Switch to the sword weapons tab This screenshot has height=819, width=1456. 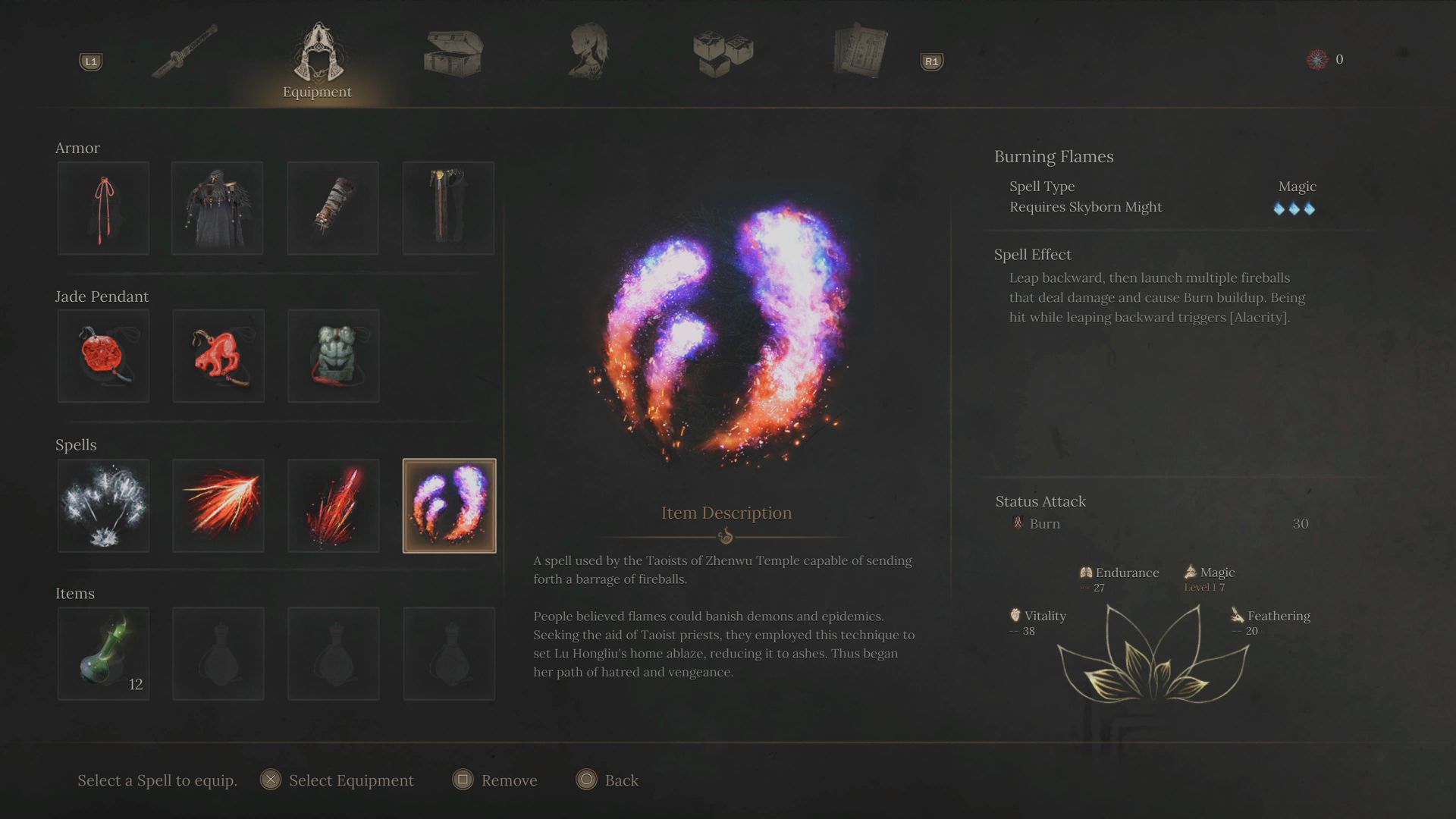184,51
